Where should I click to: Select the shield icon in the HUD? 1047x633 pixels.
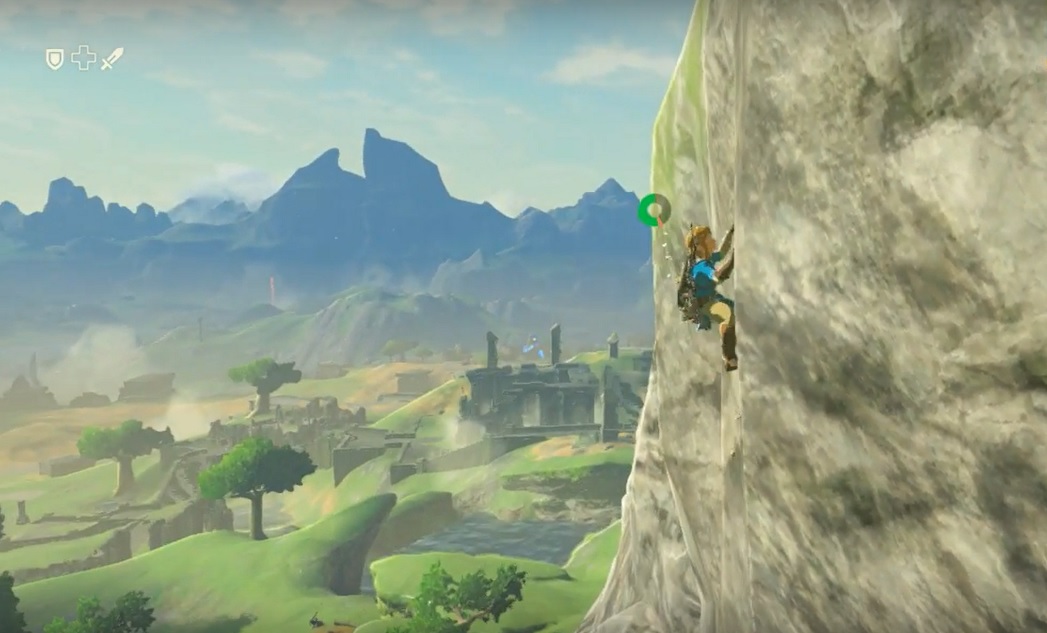pos(55,59)
